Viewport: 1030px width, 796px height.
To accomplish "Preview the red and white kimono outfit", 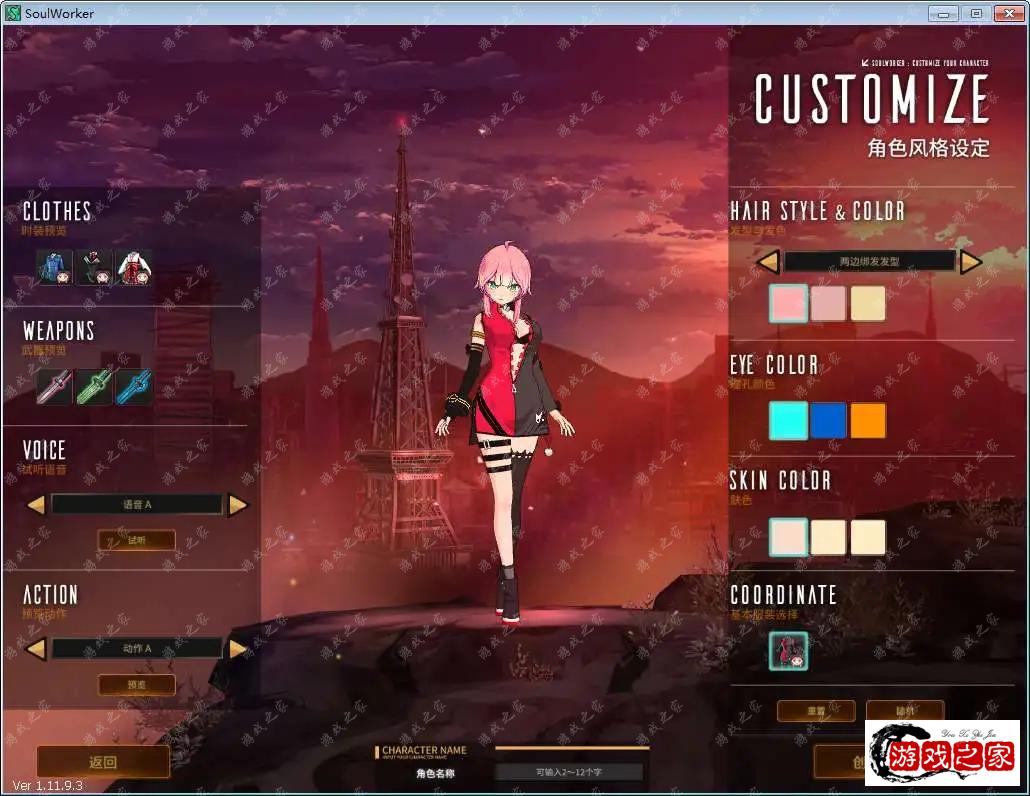I will (x=134, y=267).
